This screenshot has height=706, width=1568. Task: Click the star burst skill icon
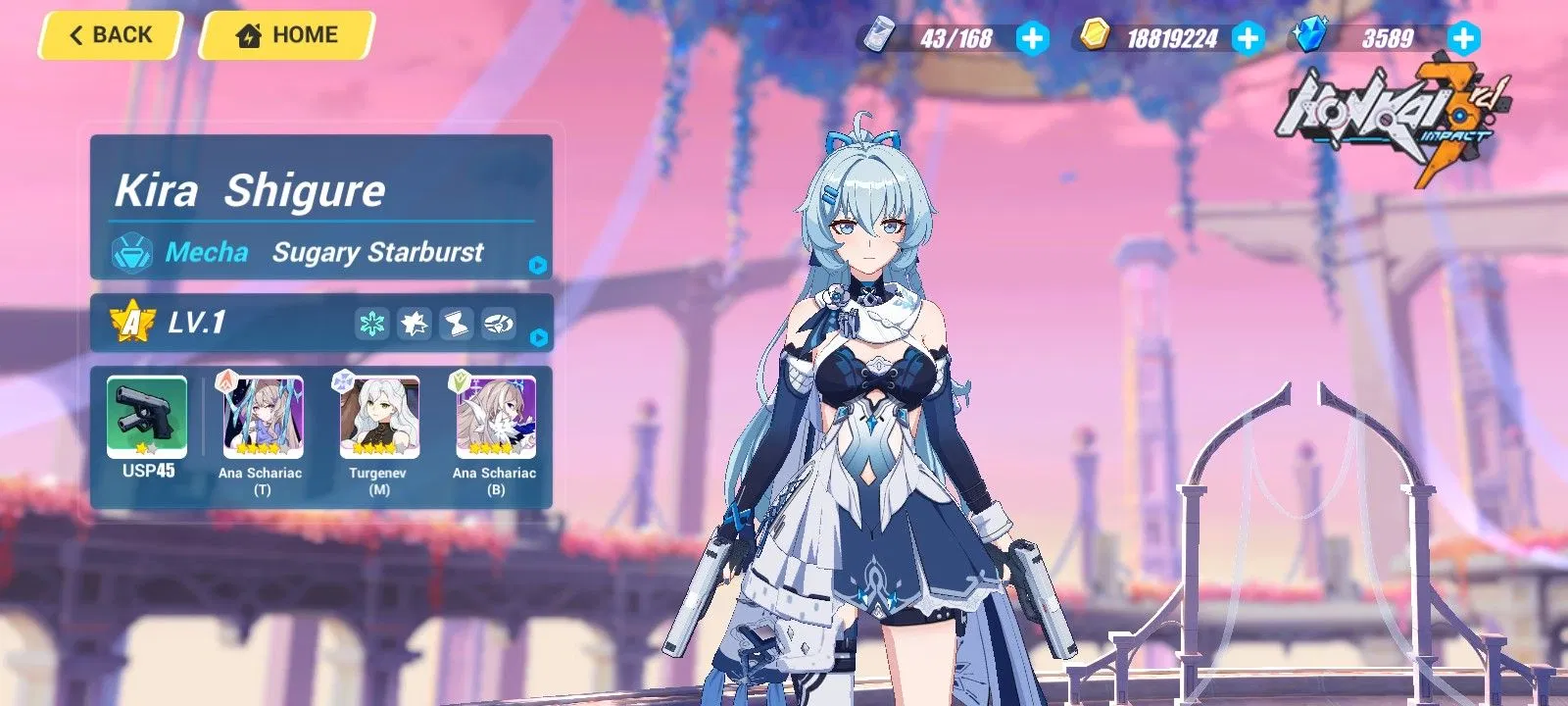(415, 324)
